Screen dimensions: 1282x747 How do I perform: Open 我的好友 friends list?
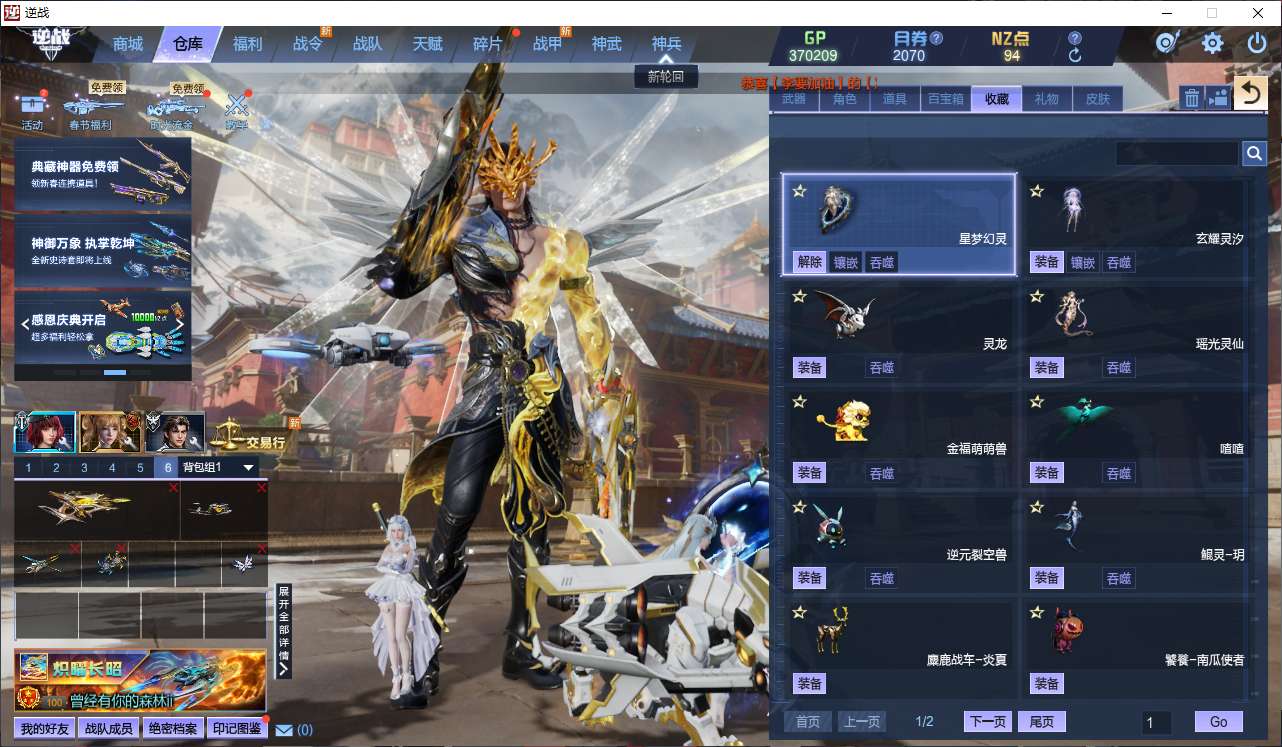pos(45,729)
